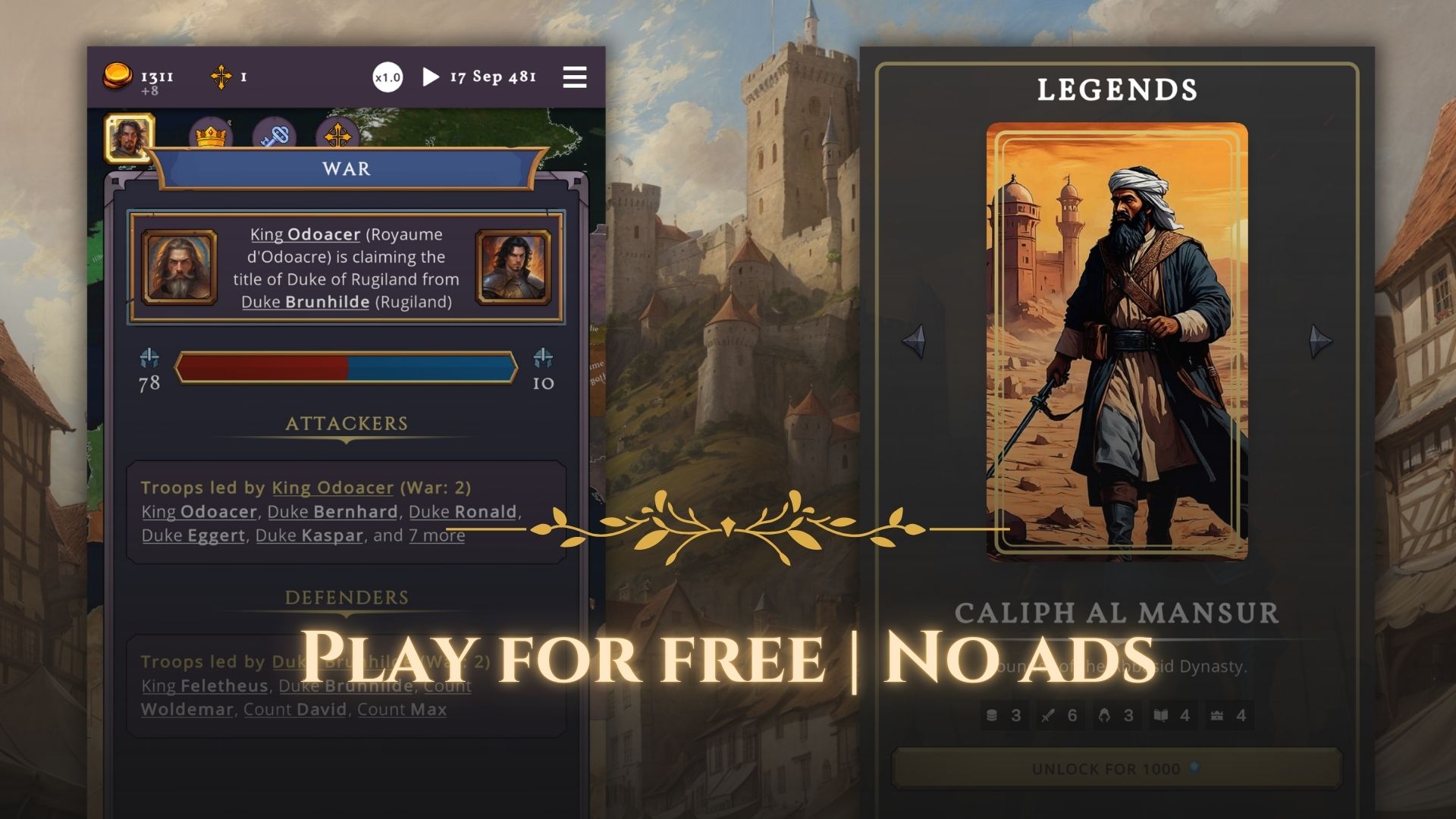Click the sword stat icon on legend card

coord(1046,715)
